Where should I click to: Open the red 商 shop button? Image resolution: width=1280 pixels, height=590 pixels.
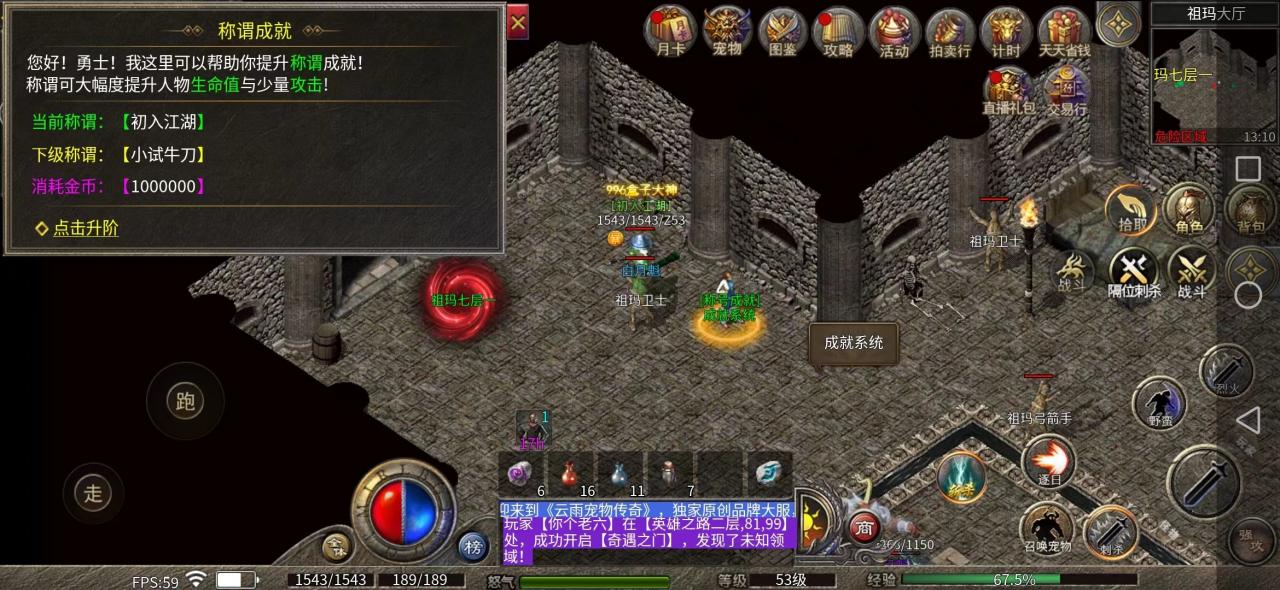(x=864, y=527)
